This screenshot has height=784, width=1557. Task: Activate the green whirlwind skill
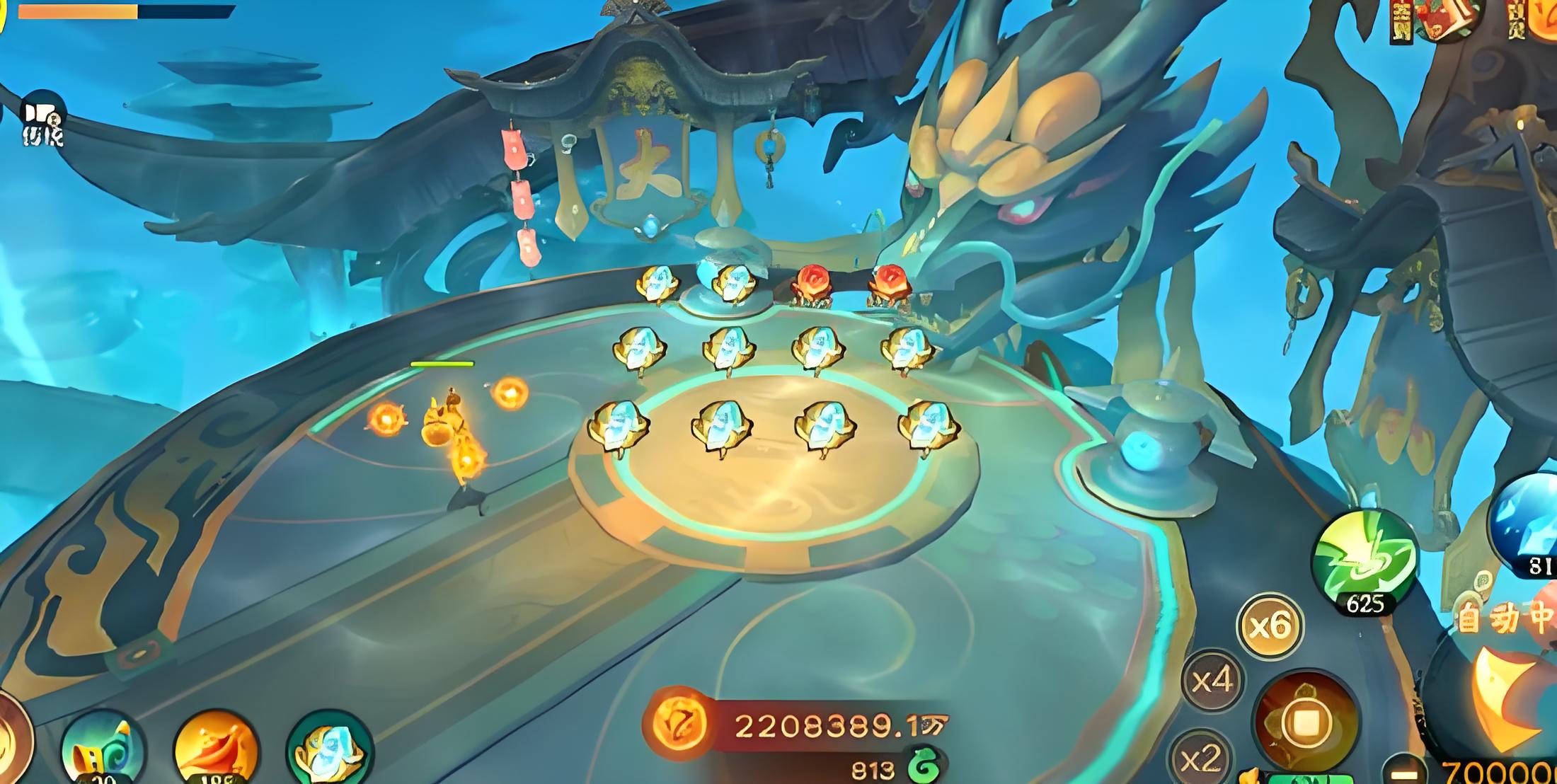pos(1364,559)
